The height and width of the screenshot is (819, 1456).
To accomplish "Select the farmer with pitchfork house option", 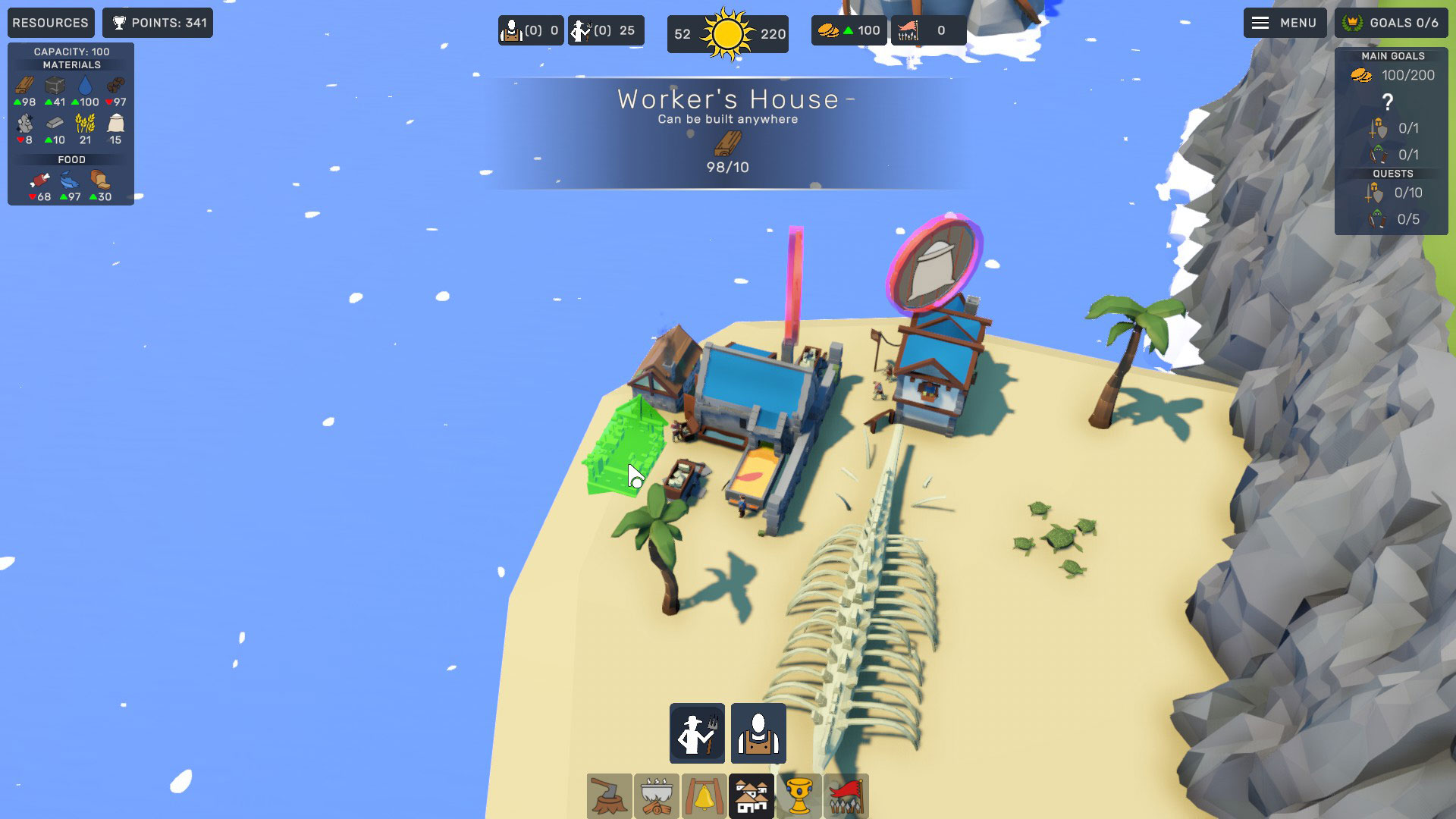I will point(697,733).
